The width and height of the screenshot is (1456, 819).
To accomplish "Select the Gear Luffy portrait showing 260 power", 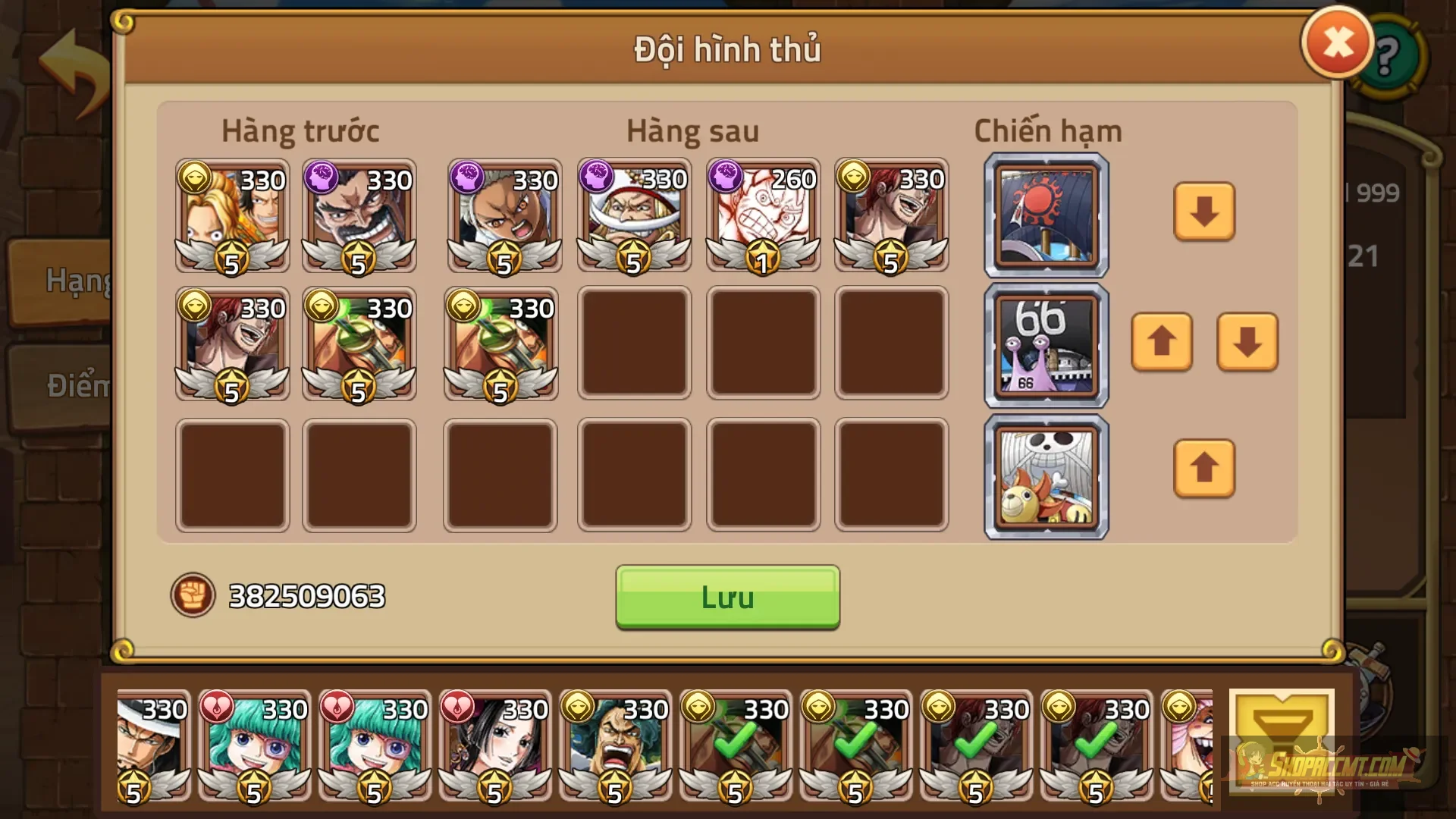I will [x=762, y=216].
